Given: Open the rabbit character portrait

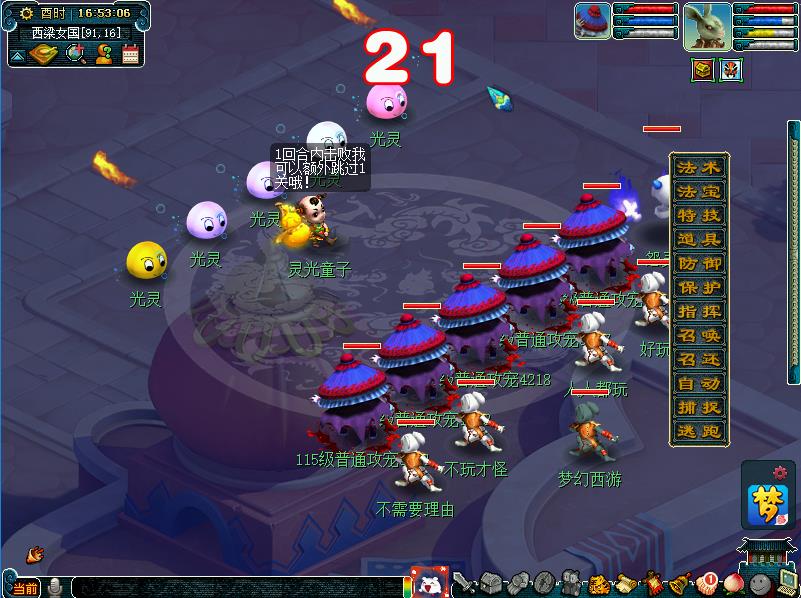Looking at the screenshot, I should [x=707, y=25].
